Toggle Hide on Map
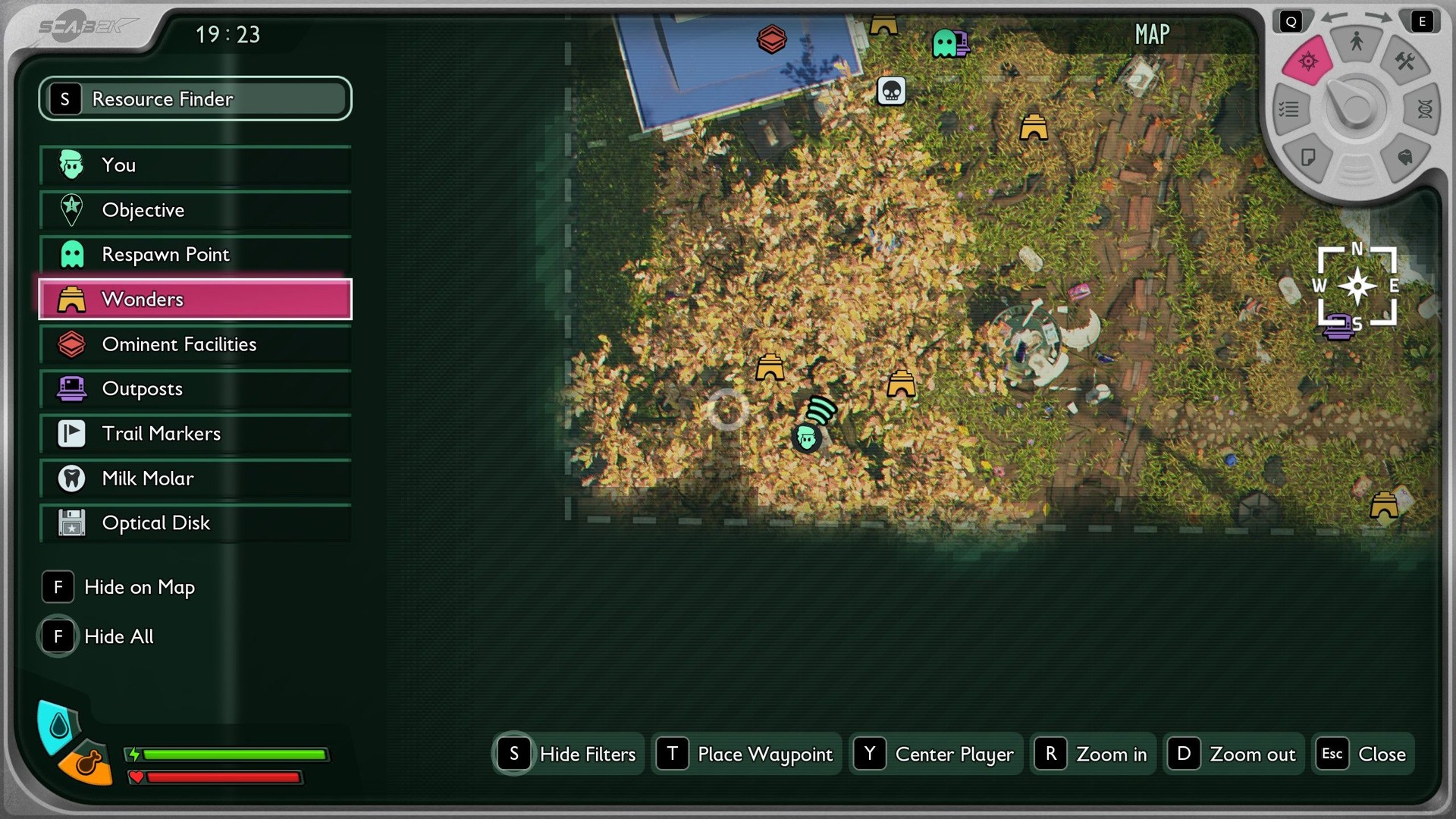1456x819 pixels. pyautogui.click(x=120, y=588)
